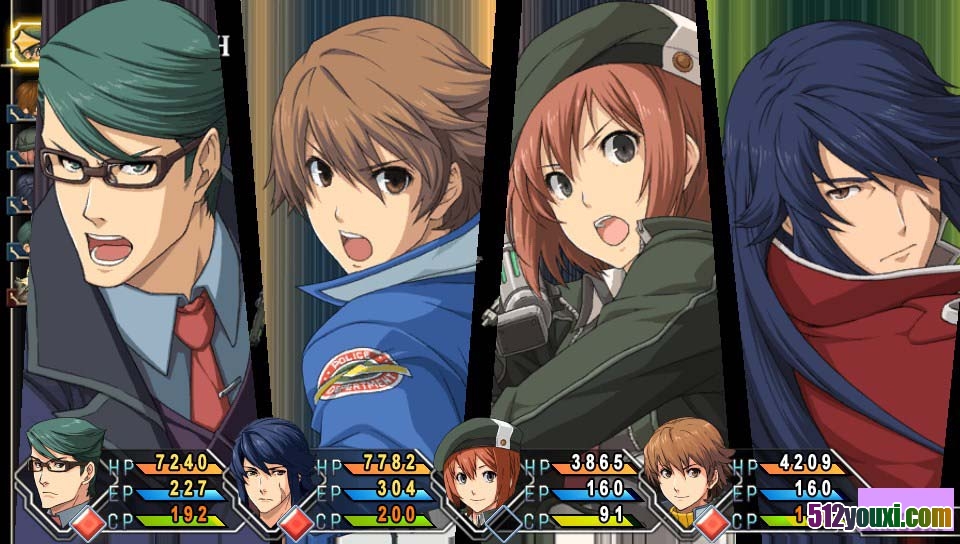
Task: Pick the brown-haired boy's small party portrait
Action: [686, 472]
